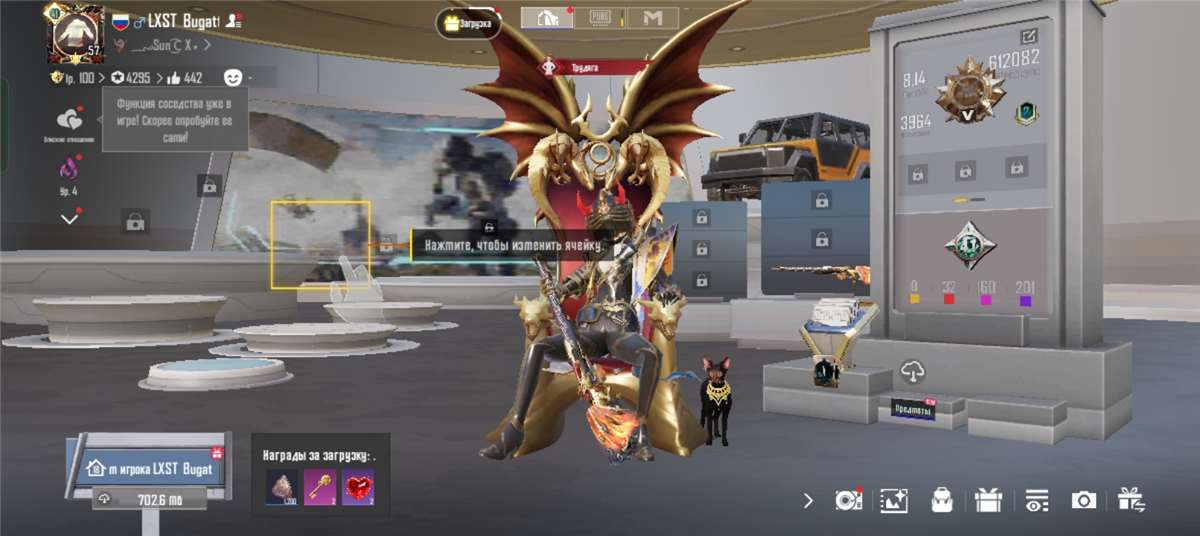The width and height of the screenshot is (1200, 536).
Task: Open the backpack inventory icon
Action: pyautogui.click(x=941, y=501)
